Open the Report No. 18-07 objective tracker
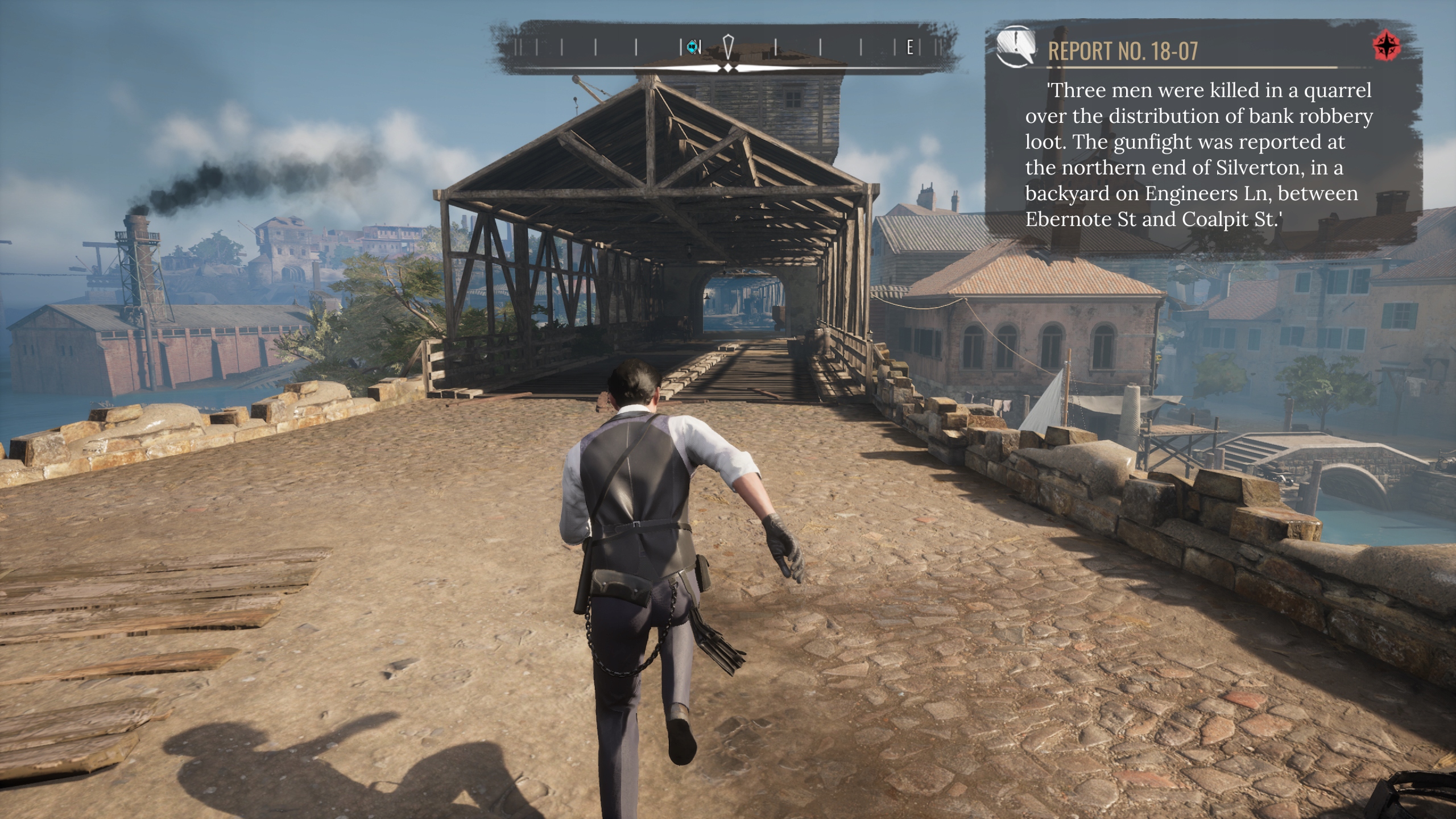The width and height of the screenshot is (1456, 819). click(1123, 51)
